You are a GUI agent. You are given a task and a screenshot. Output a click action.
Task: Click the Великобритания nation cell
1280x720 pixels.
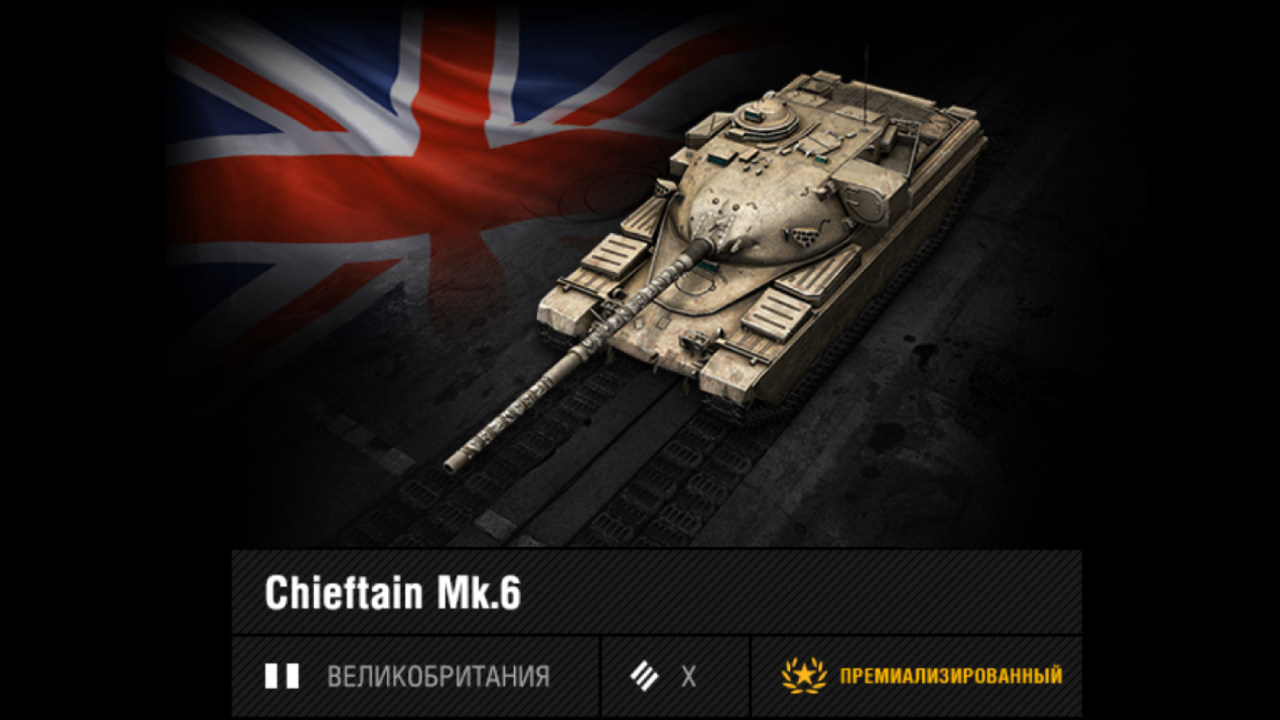(416, 677)
